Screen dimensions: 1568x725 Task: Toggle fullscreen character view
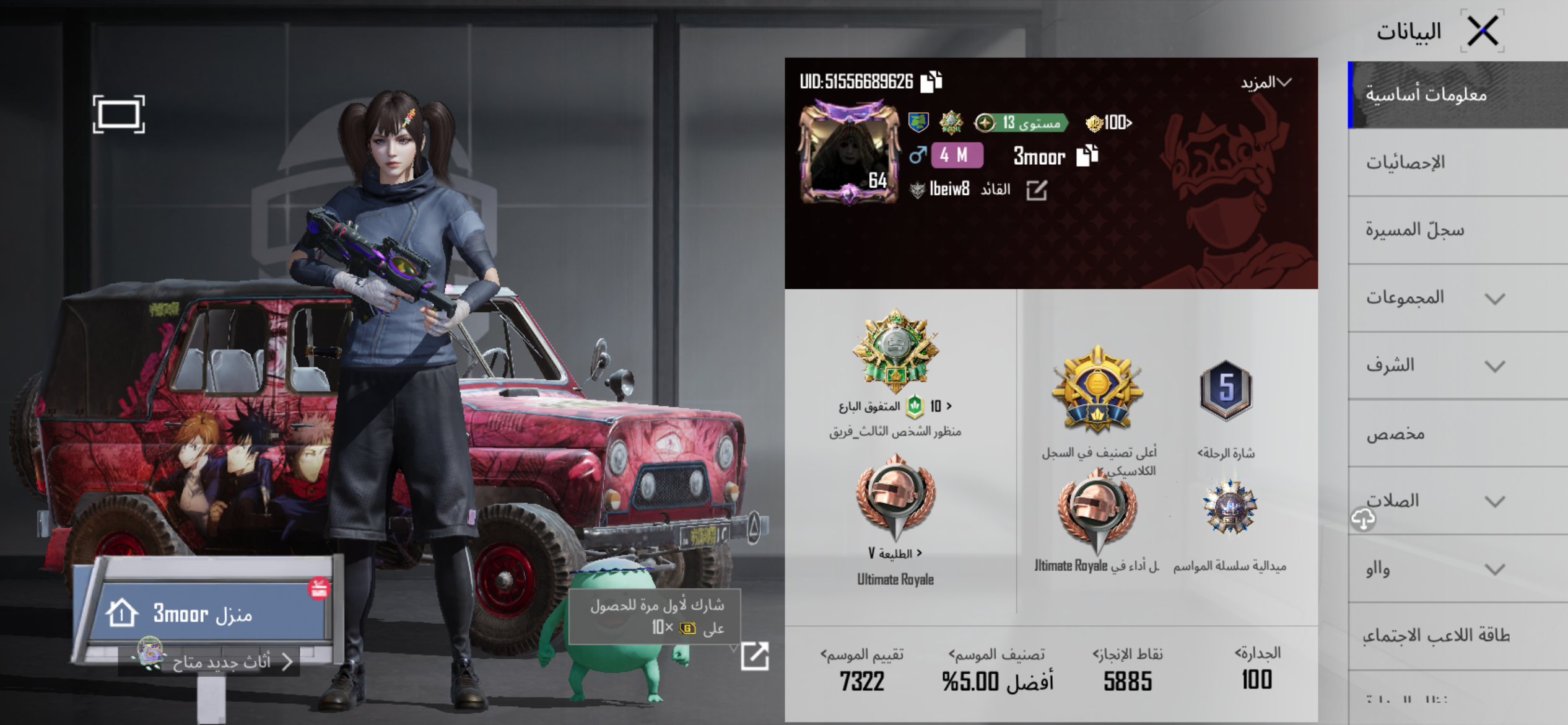coord(119,114)
